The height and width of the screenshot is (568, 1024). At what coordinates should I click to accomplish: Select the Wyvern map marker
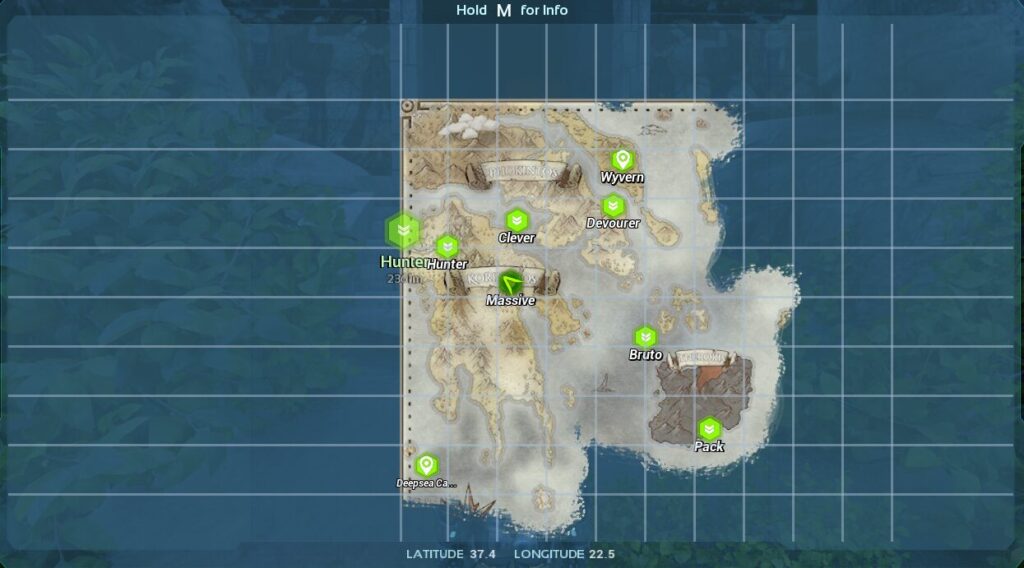tap(622, 160)
